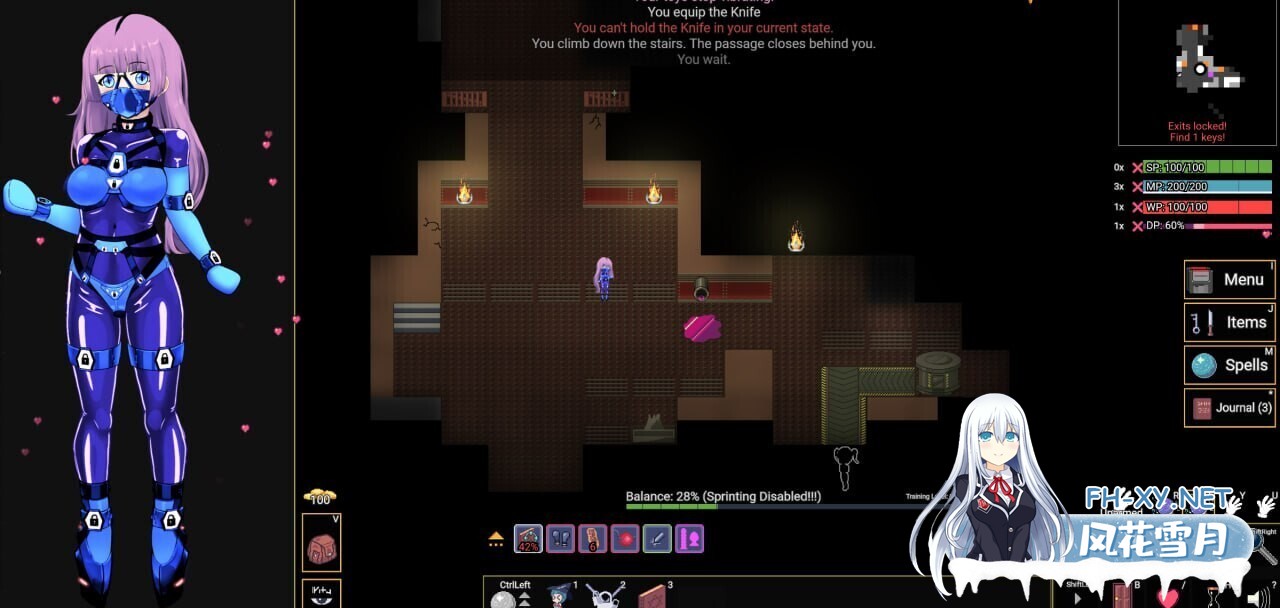Click the wooden door icon
Viewport: 1280px width, 608px height.
click(x=1121, y=597)
